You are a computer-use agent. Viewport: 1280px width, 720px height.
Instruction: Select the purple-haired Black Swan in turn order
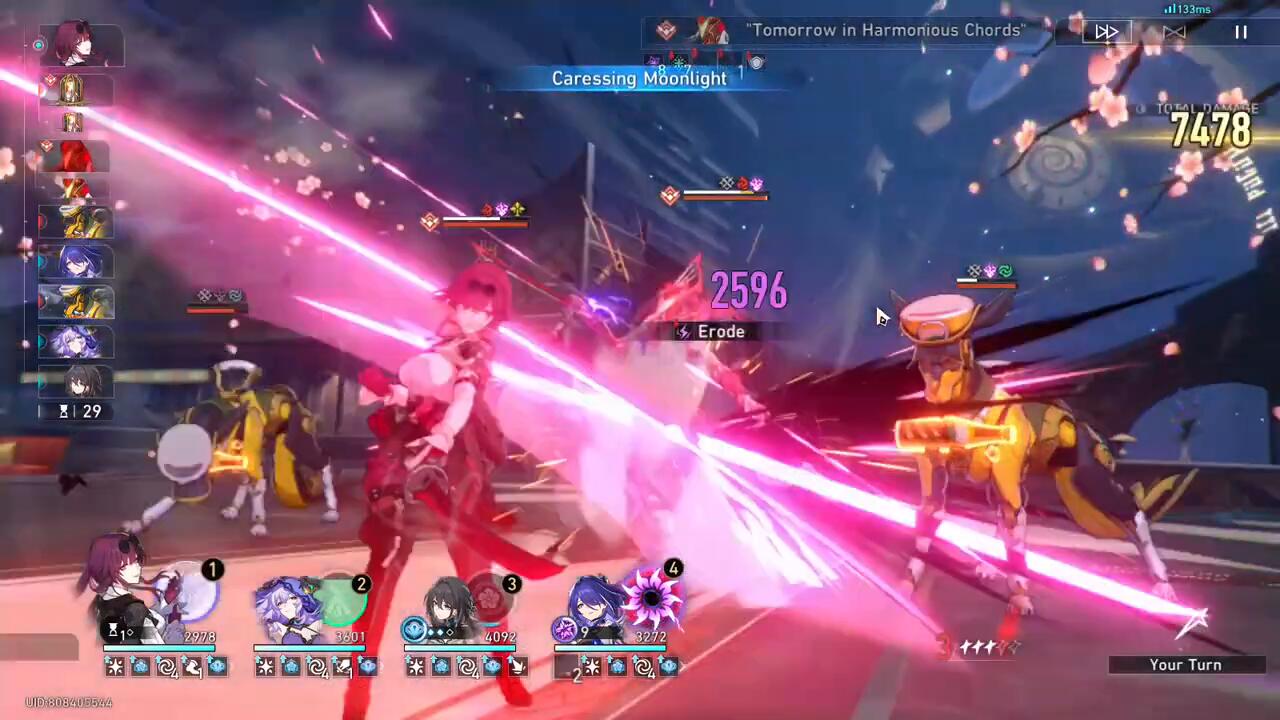click(76, 342)
